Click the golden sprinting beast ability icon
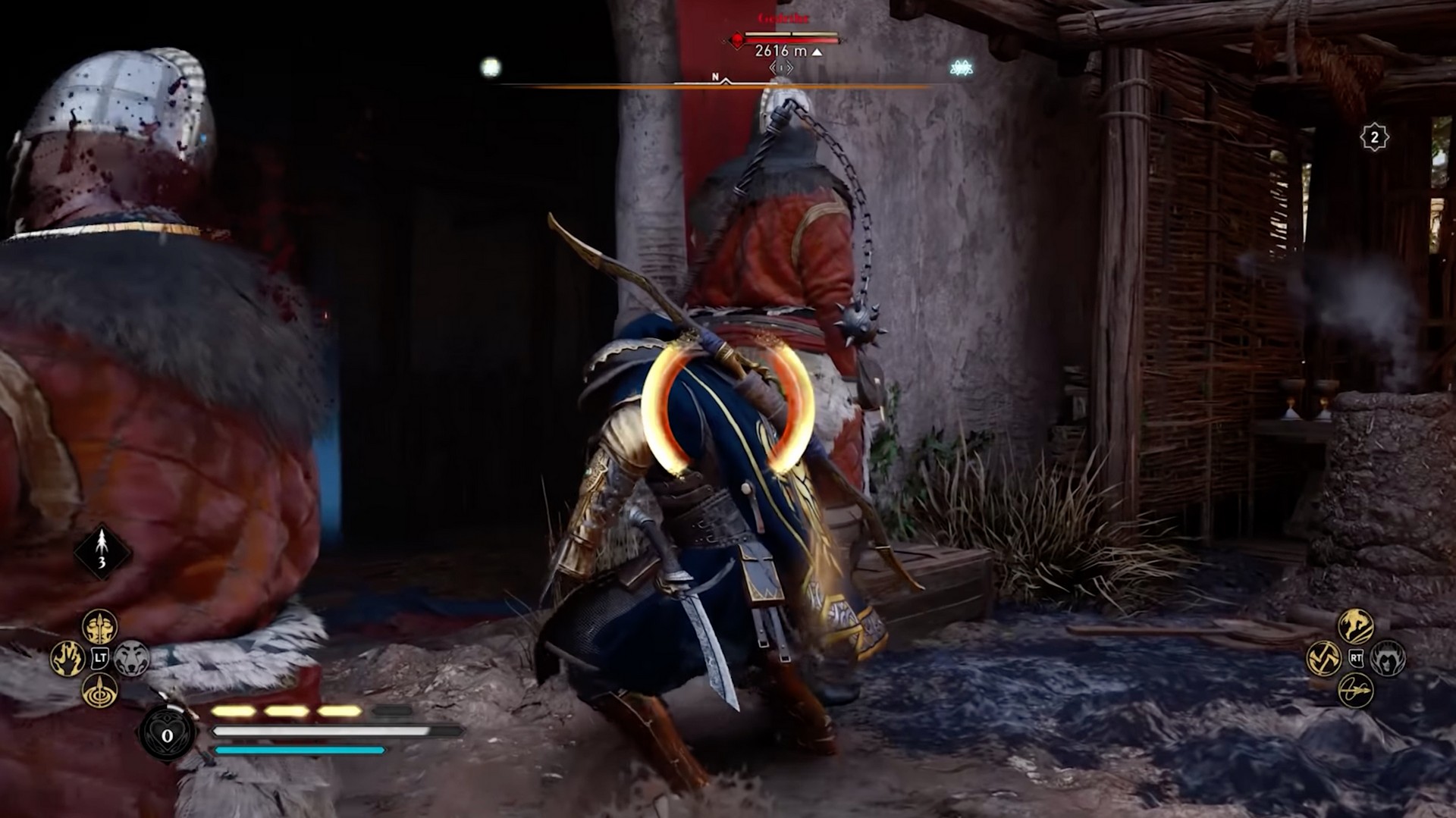 pos(1357,626)
